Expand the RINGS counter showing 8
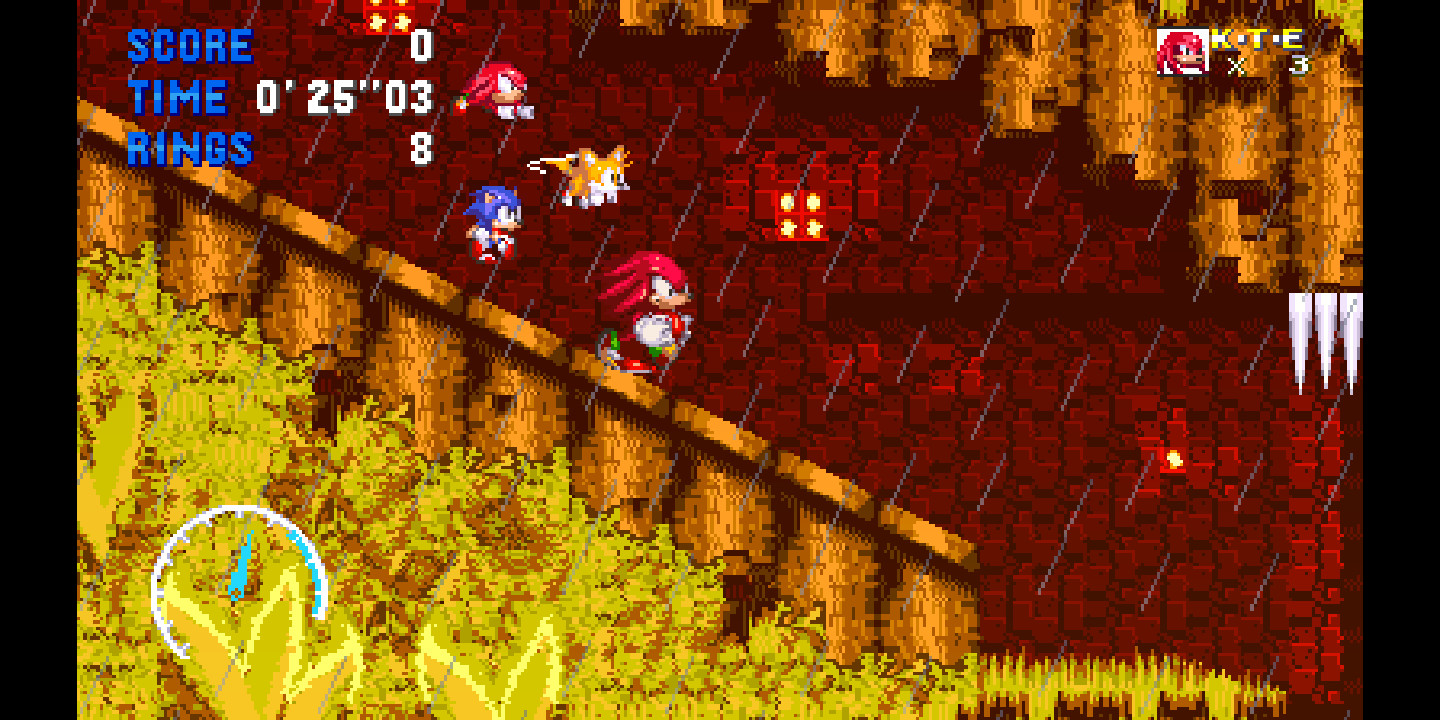The height and width of the screenshot is (720, 1440). tap(420, 150)
